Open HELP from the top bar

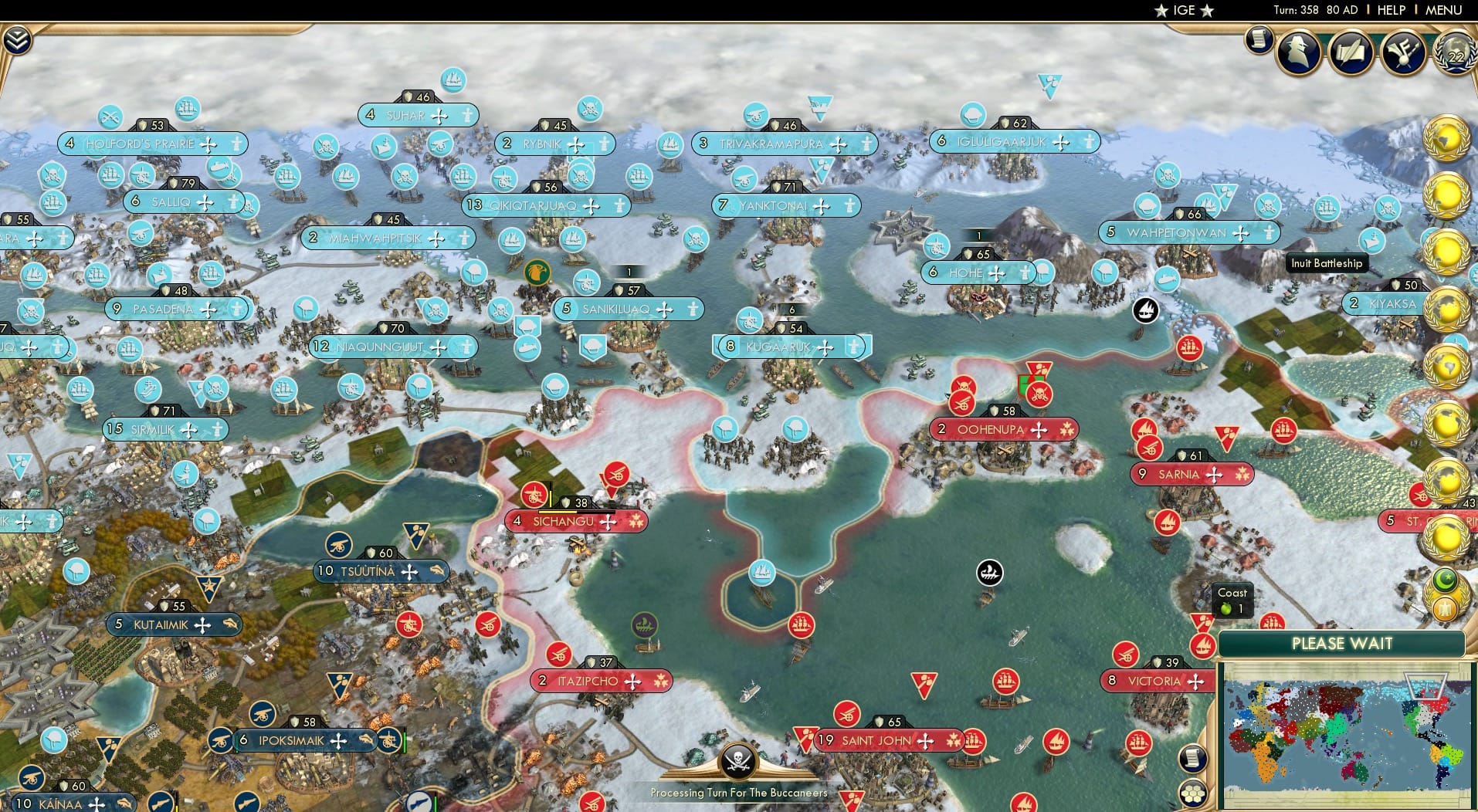(1392, 10)
